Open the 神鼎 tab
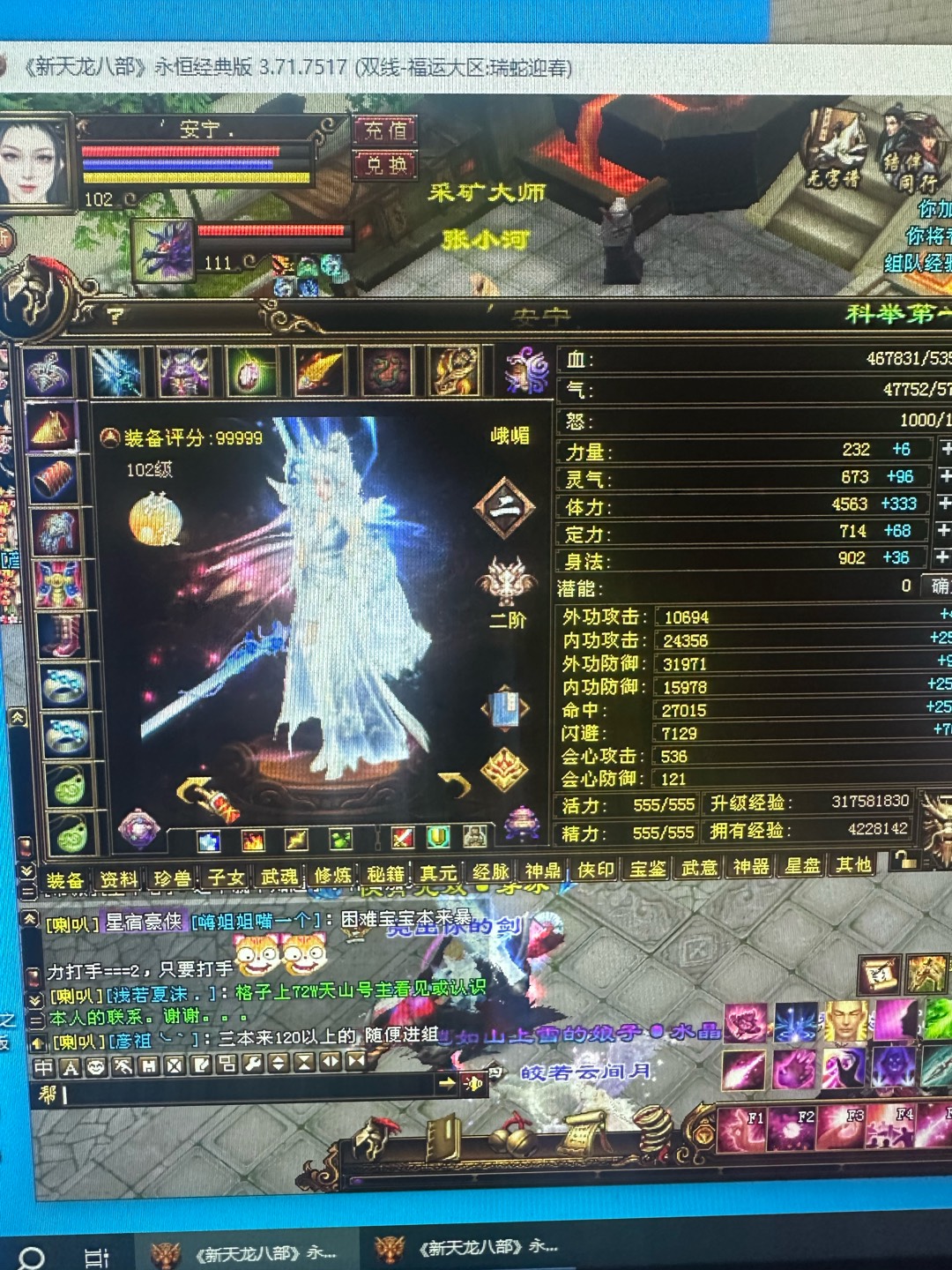This screenshot has width=952, height=1270. pyautogui.click(x=542, y=870)
